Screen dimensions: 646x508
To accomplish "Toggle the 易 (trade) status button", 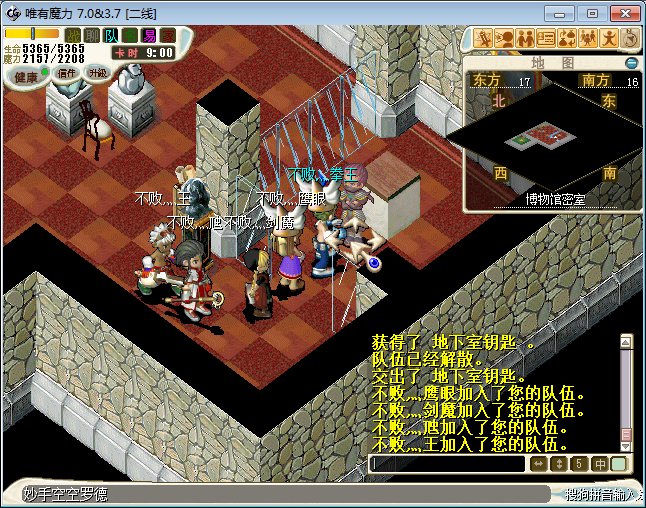I will 149,35.
